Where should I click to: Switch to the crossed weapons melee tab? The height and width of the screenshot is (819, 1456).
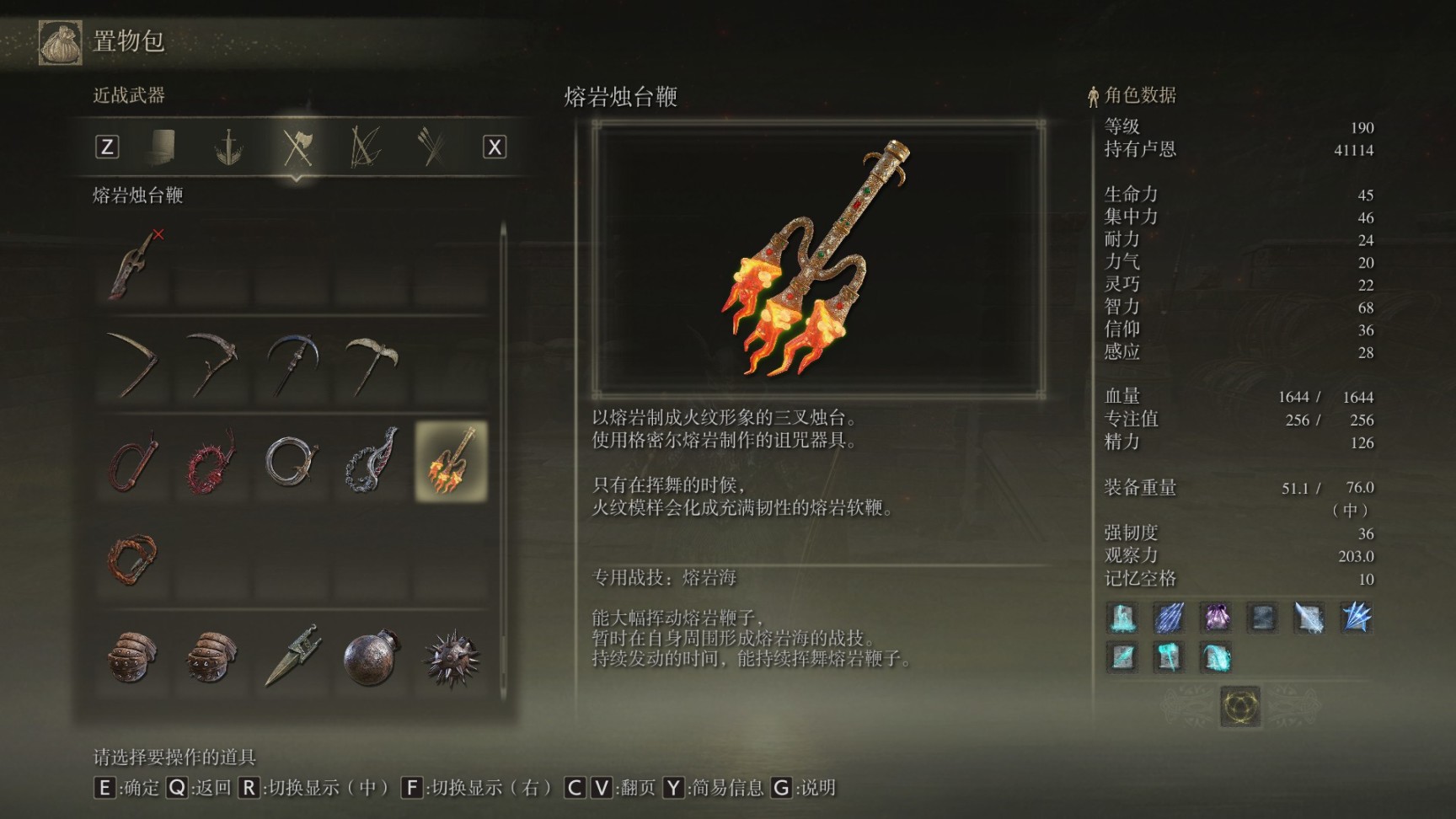coord(297,147)
